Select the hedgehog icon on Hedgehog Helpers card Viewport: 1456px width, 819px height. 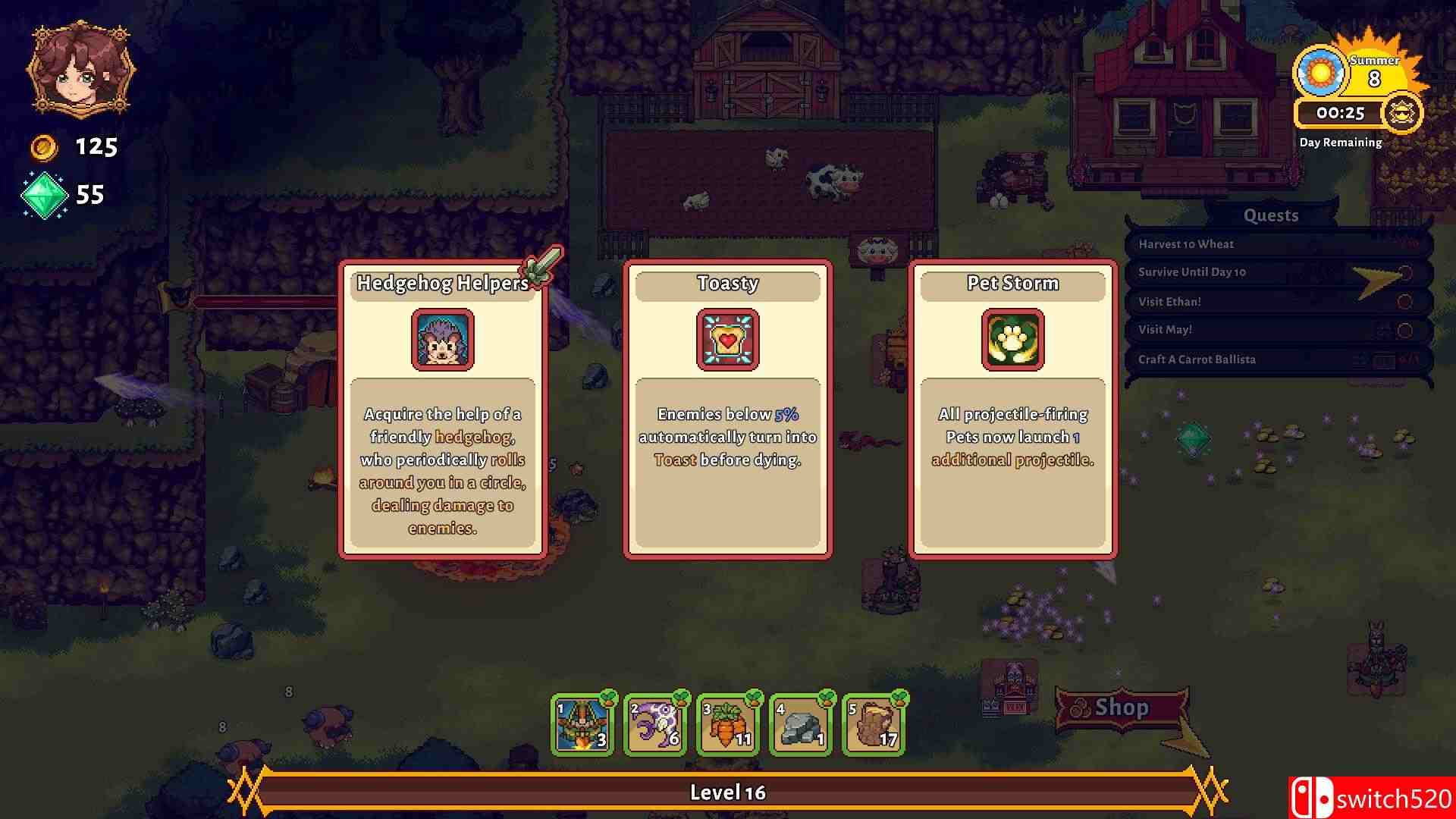click(443, 339)
